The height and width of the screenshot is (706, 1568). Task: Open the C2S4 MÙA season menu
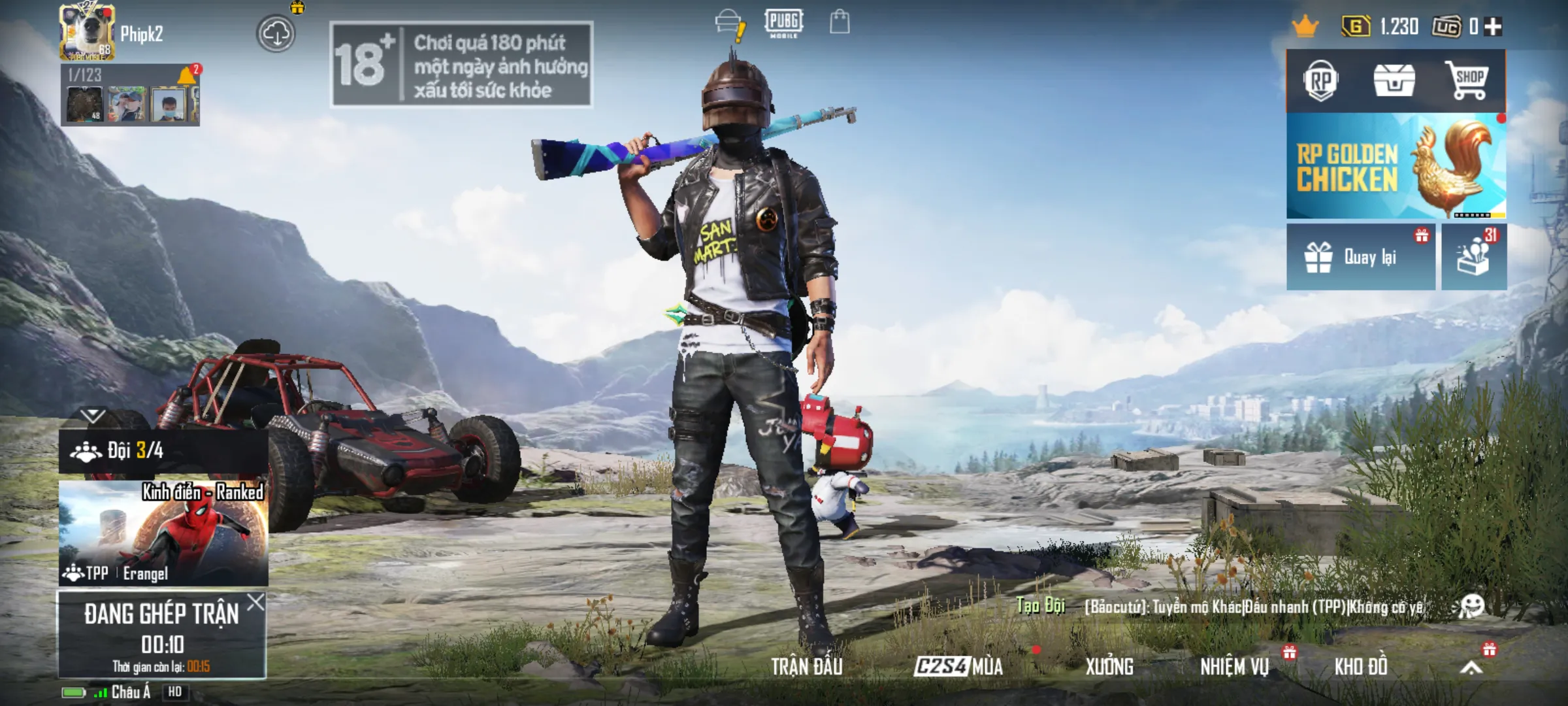(x=958, y=667)
